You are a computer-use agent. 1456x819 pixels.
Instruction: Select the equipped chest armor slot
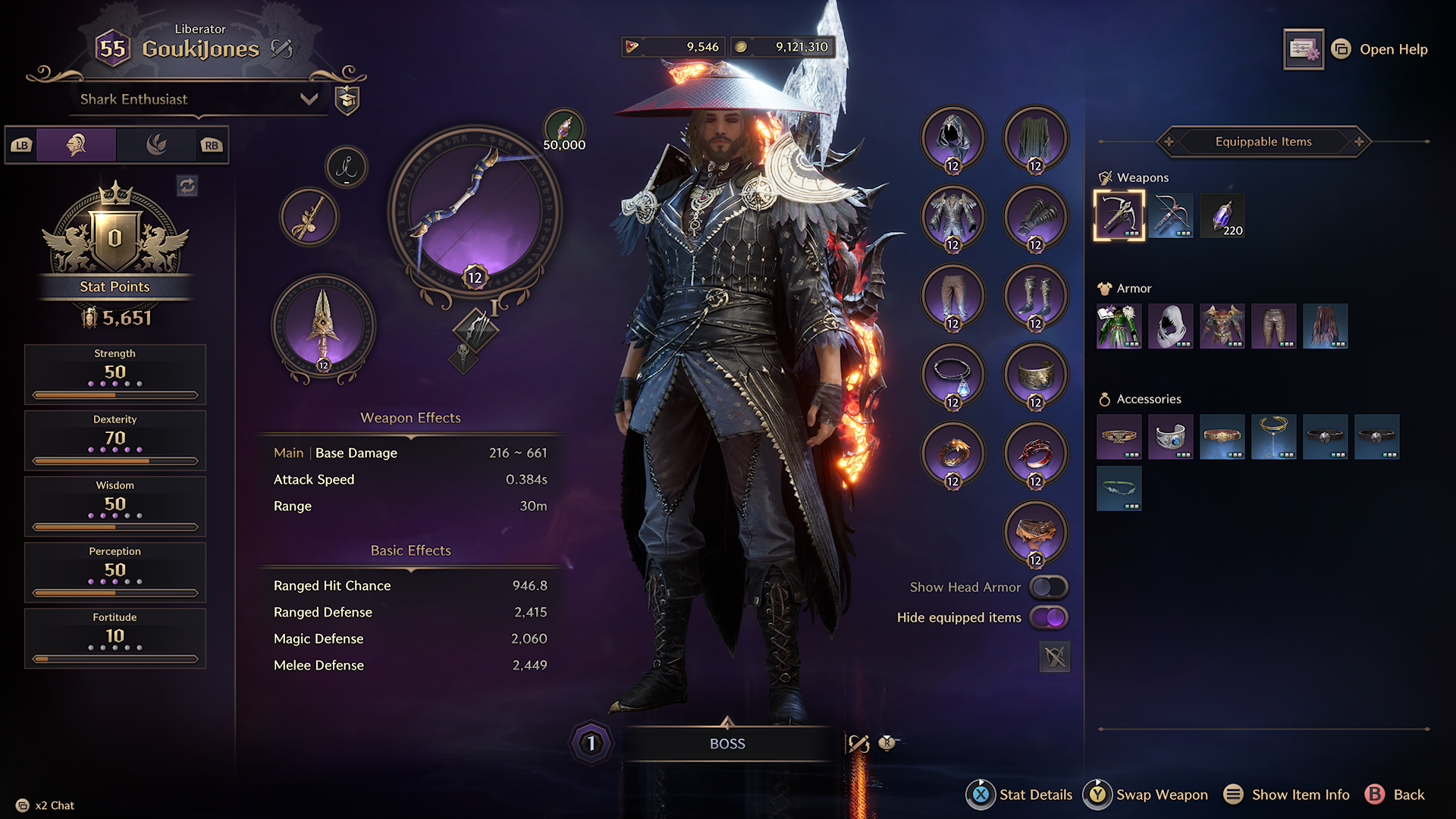coord(953,217)
